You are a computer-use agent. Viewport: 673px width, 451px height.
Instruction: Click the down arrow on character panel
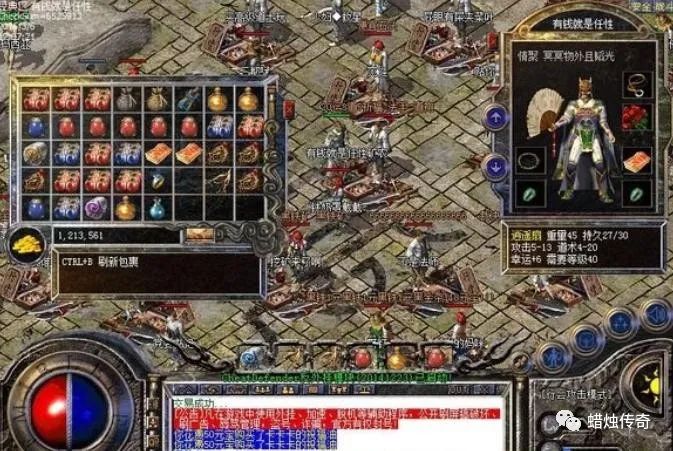pyautogui.click(x=495, y=166)
